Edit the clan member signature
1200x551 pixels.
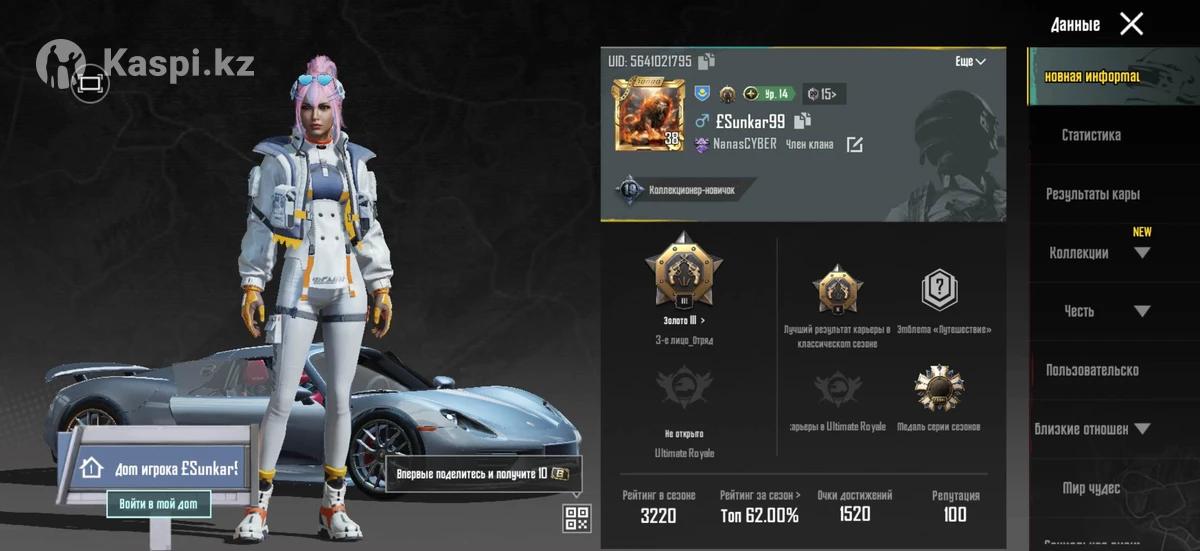tap(854, 145)
